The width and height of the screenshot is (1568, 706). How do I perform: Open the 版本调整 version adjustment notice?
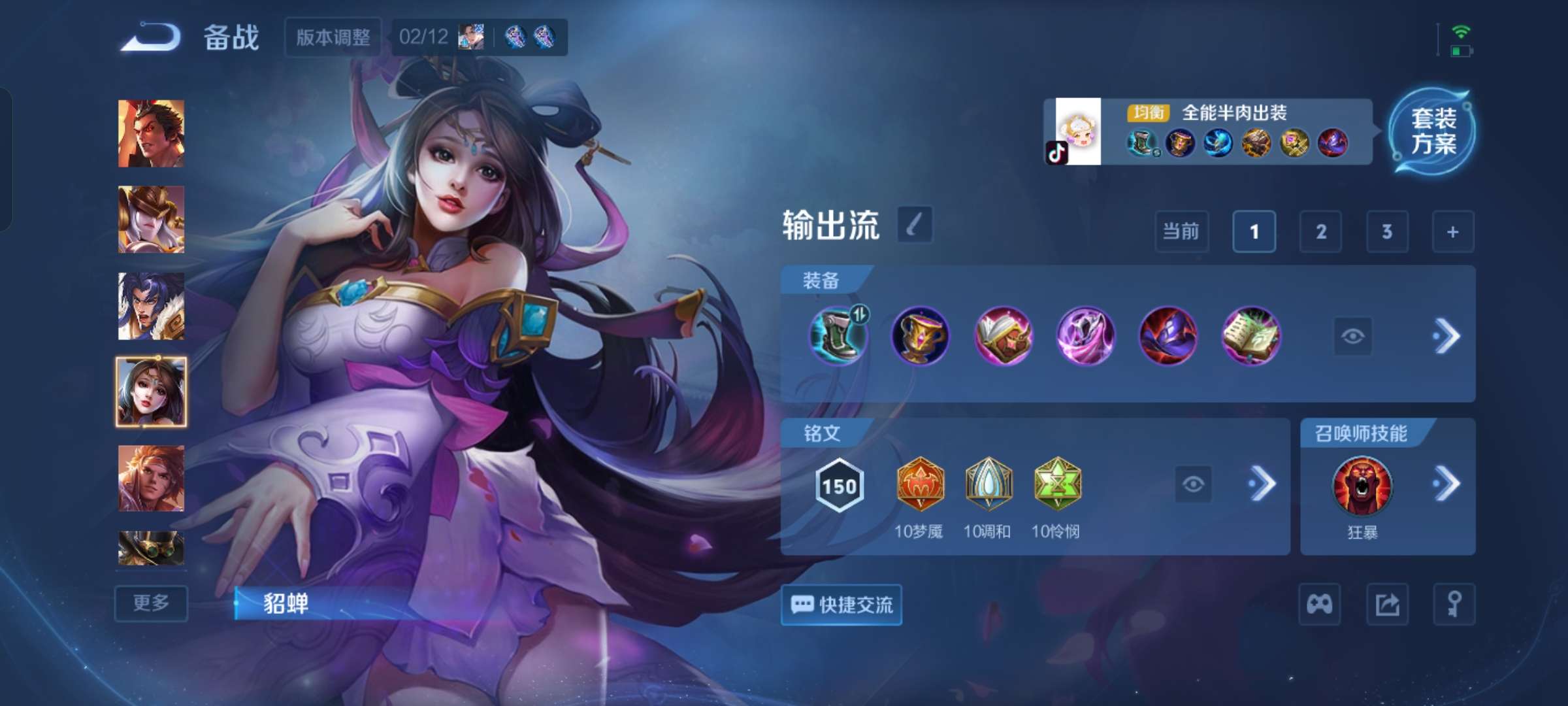tap(332, 38)
